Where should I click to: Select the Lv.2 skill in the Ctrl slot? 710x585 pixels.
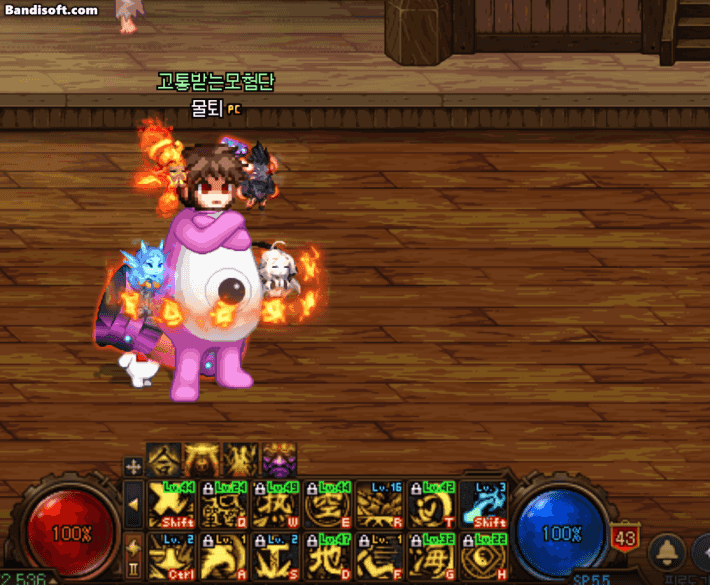172,555
